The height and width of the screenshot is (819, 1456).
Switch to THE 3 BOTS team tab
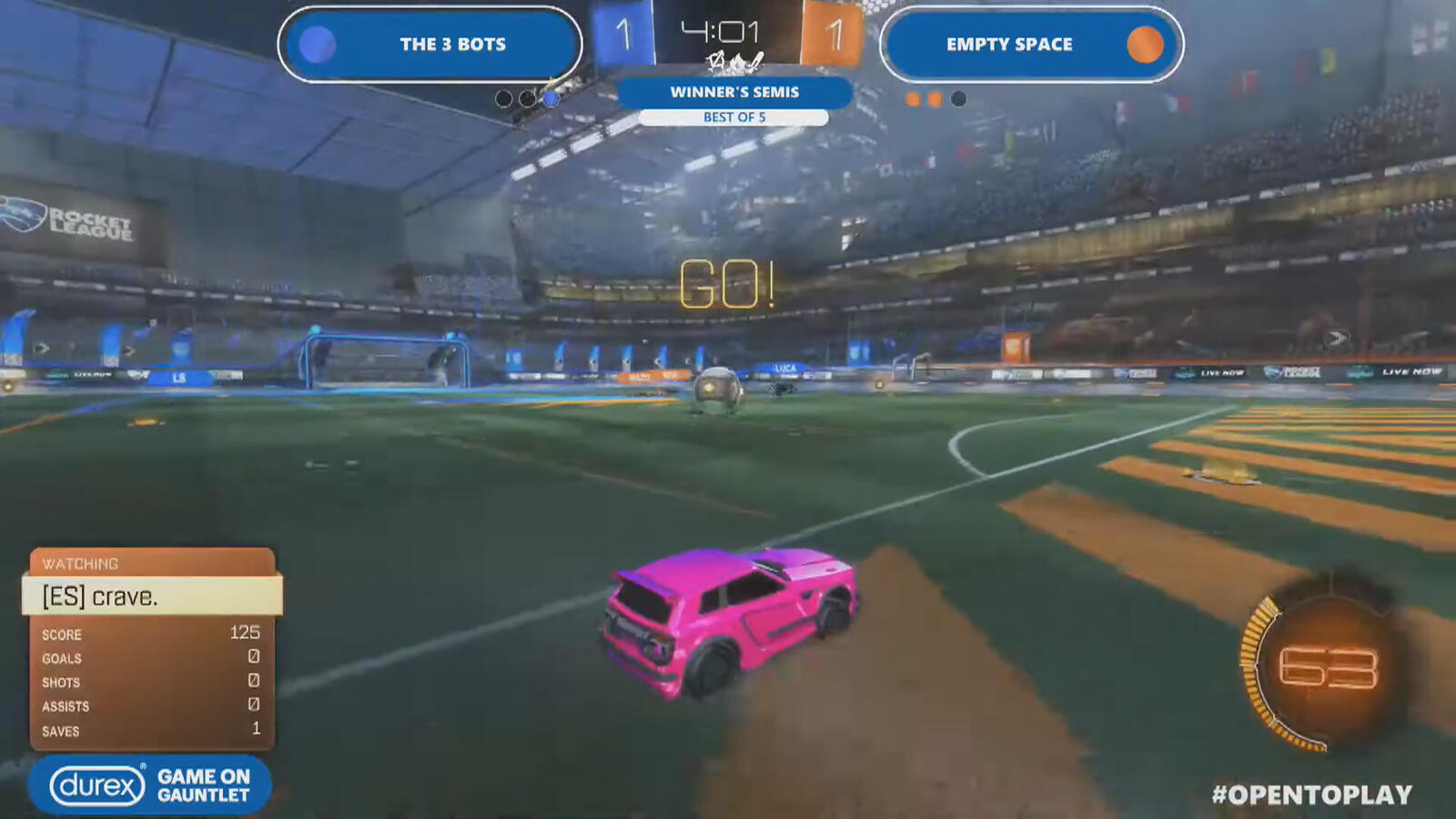click(x=452, y=45)
